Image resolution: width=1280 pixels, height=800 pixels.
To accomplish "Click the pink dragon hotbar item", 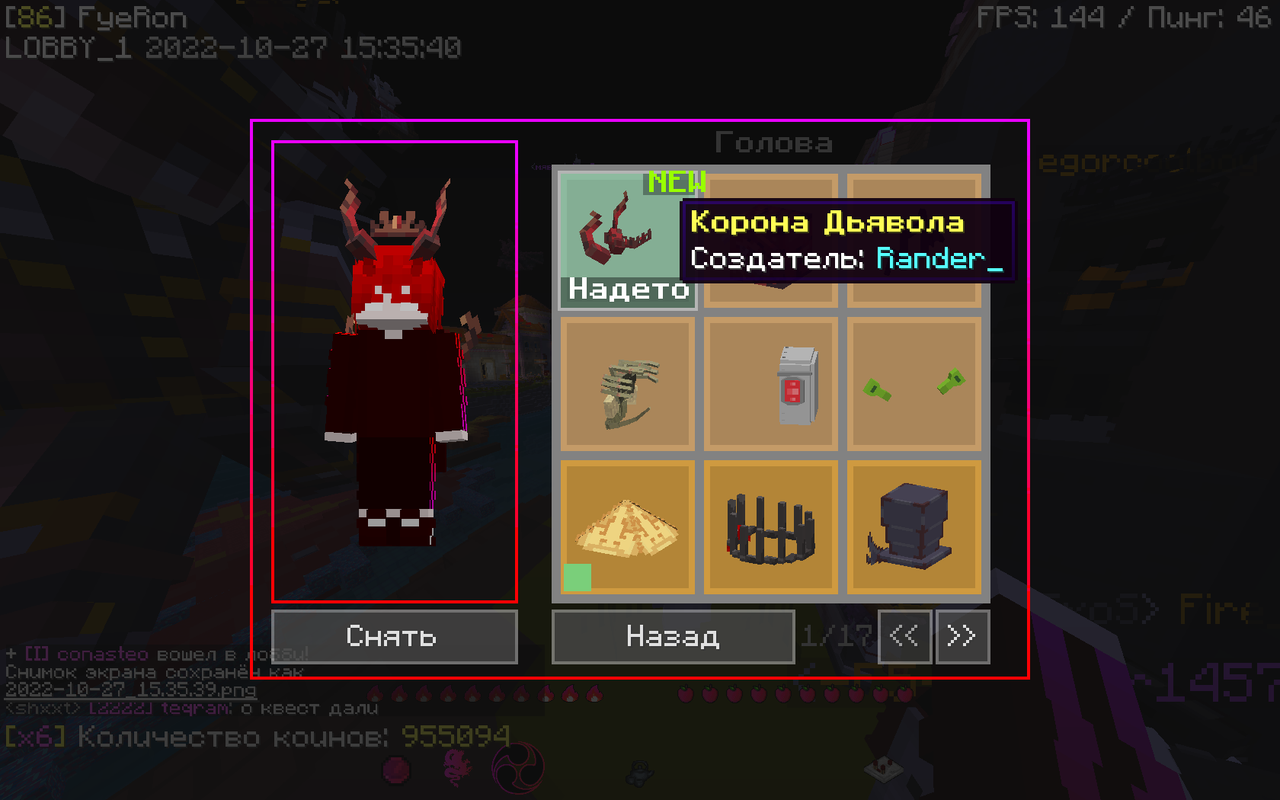I will click(x=455, y=772).
